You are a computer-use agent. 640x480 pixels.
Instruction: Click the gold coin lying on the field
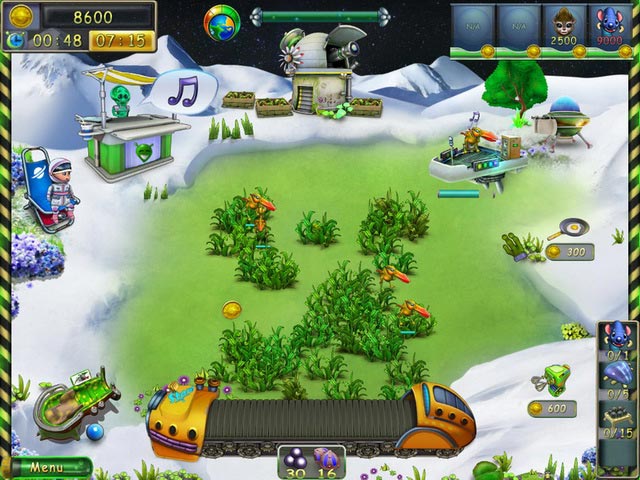pyautogui.click(x=232, y=310)
